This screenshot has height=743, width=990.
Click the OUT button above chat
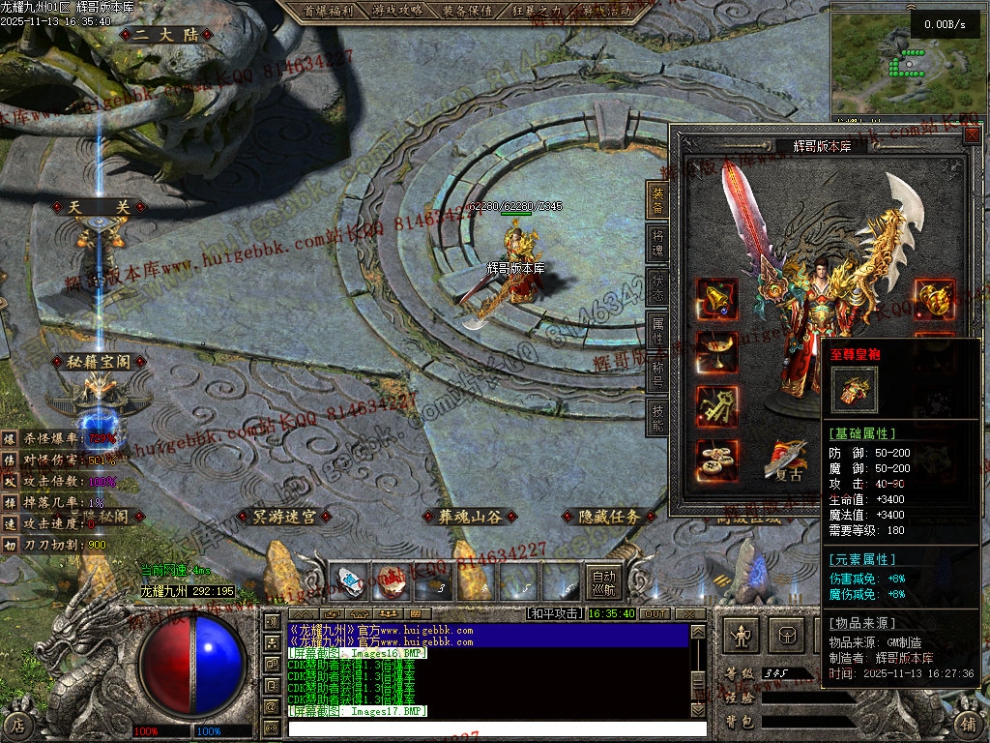(655, 613)
